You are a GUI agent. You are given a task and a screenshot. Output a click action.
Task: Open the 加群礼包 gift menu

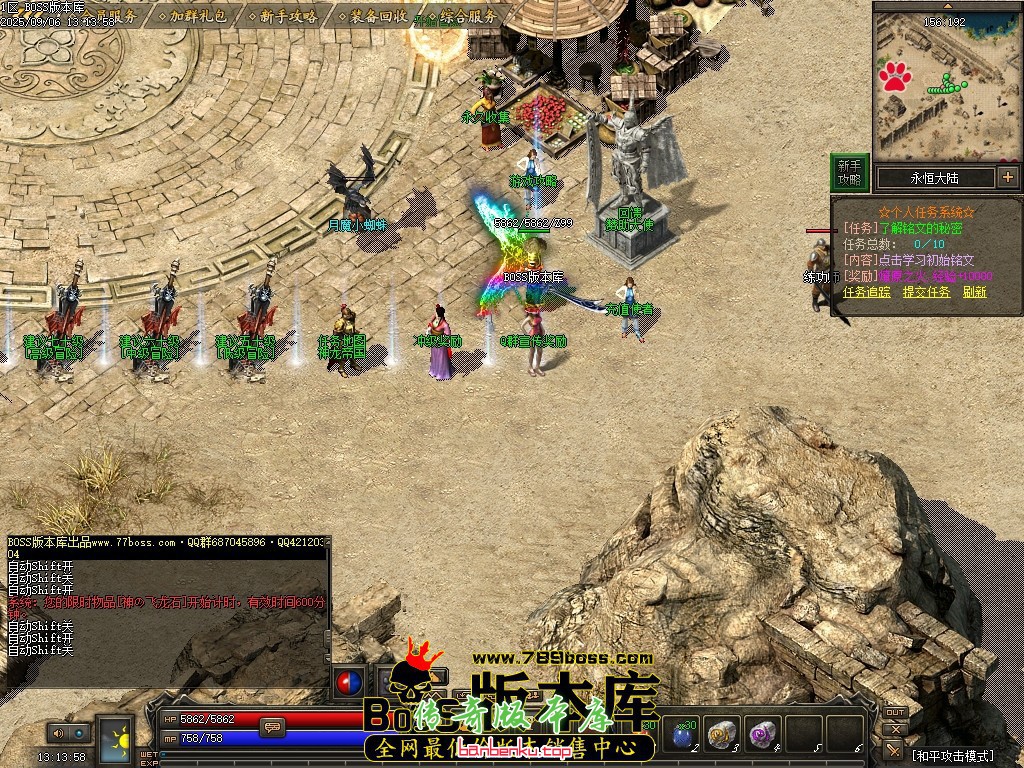(x=197, y=16)
